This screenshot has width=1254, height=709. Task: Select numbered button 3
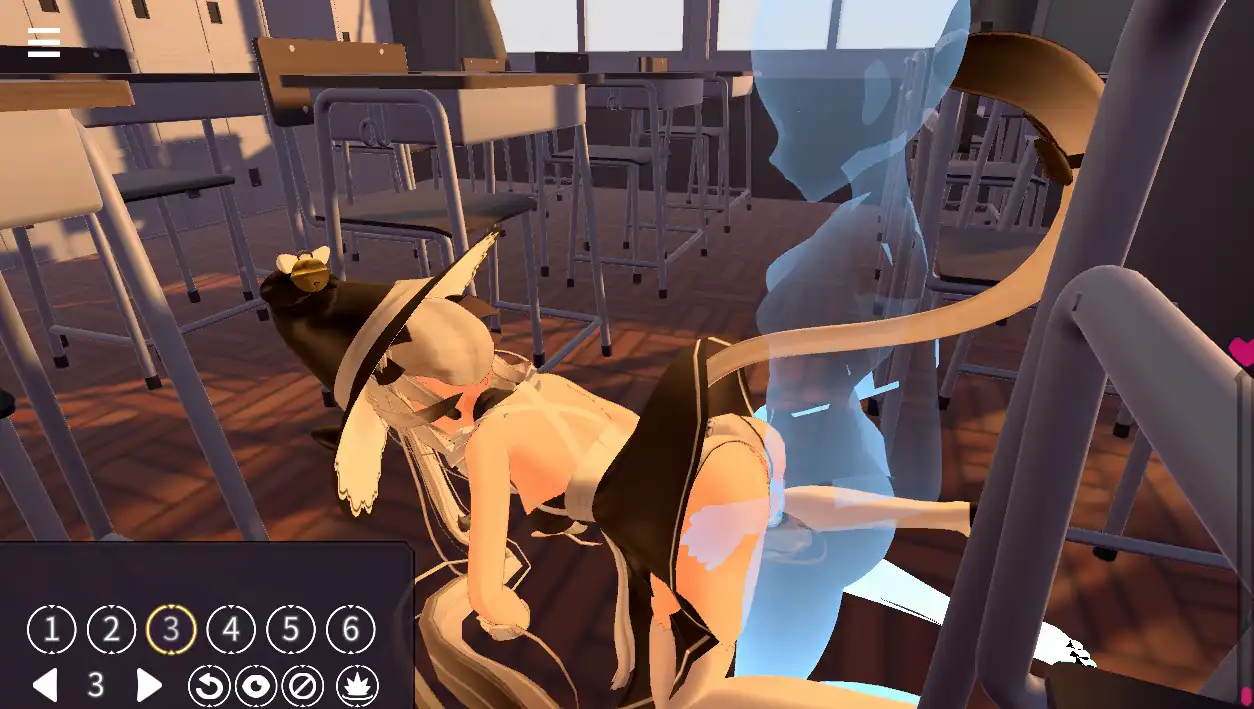pyautogui.click(x=171, y=630)
